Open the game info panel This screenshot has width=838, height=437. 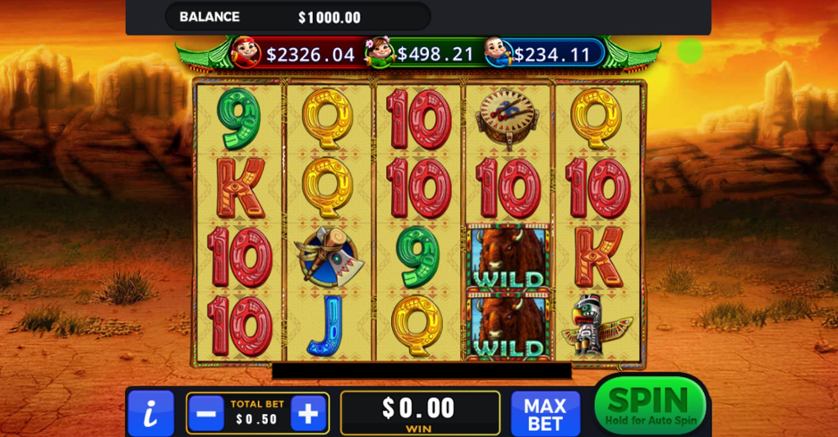coord(150,413)
